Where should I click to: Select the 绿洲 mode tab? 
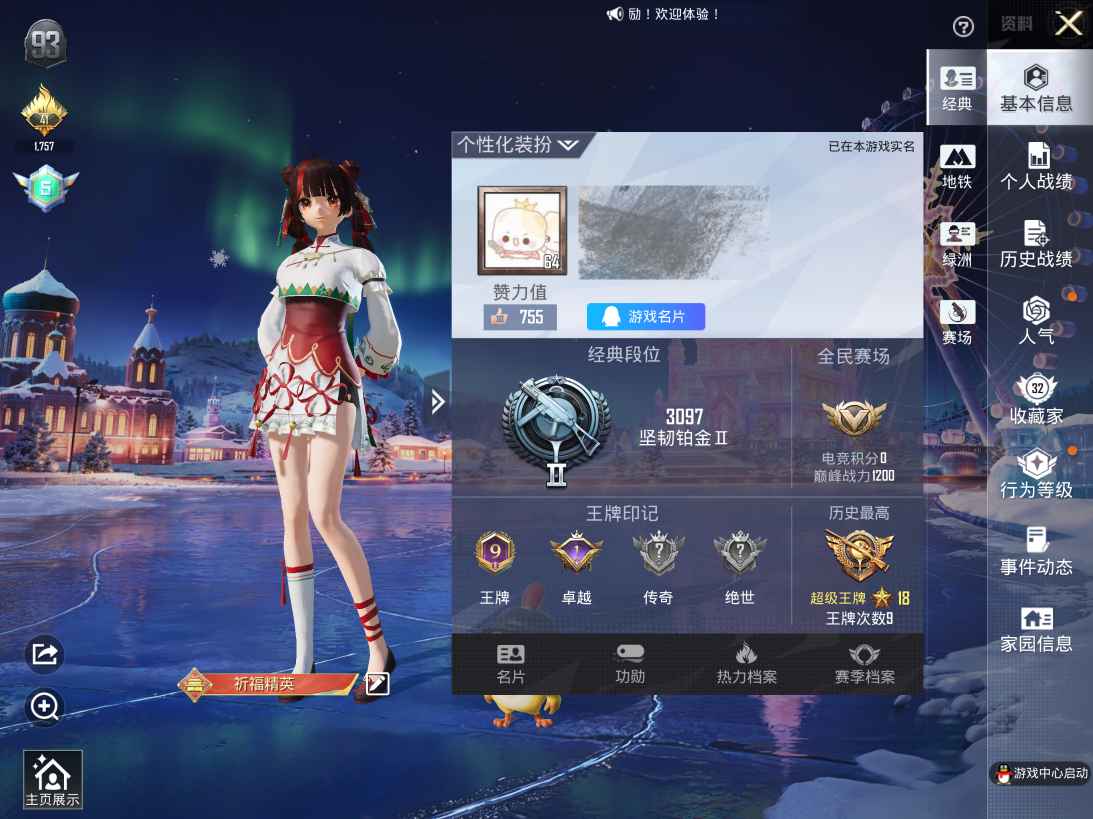point(957,245)
